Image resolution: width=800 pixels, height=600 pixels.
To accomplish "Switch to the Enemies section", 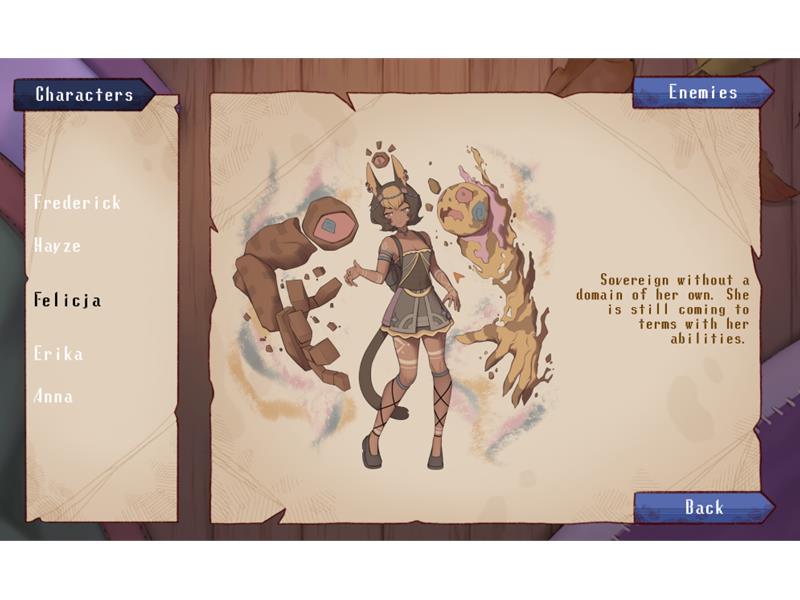I will (x=702, y=92).
